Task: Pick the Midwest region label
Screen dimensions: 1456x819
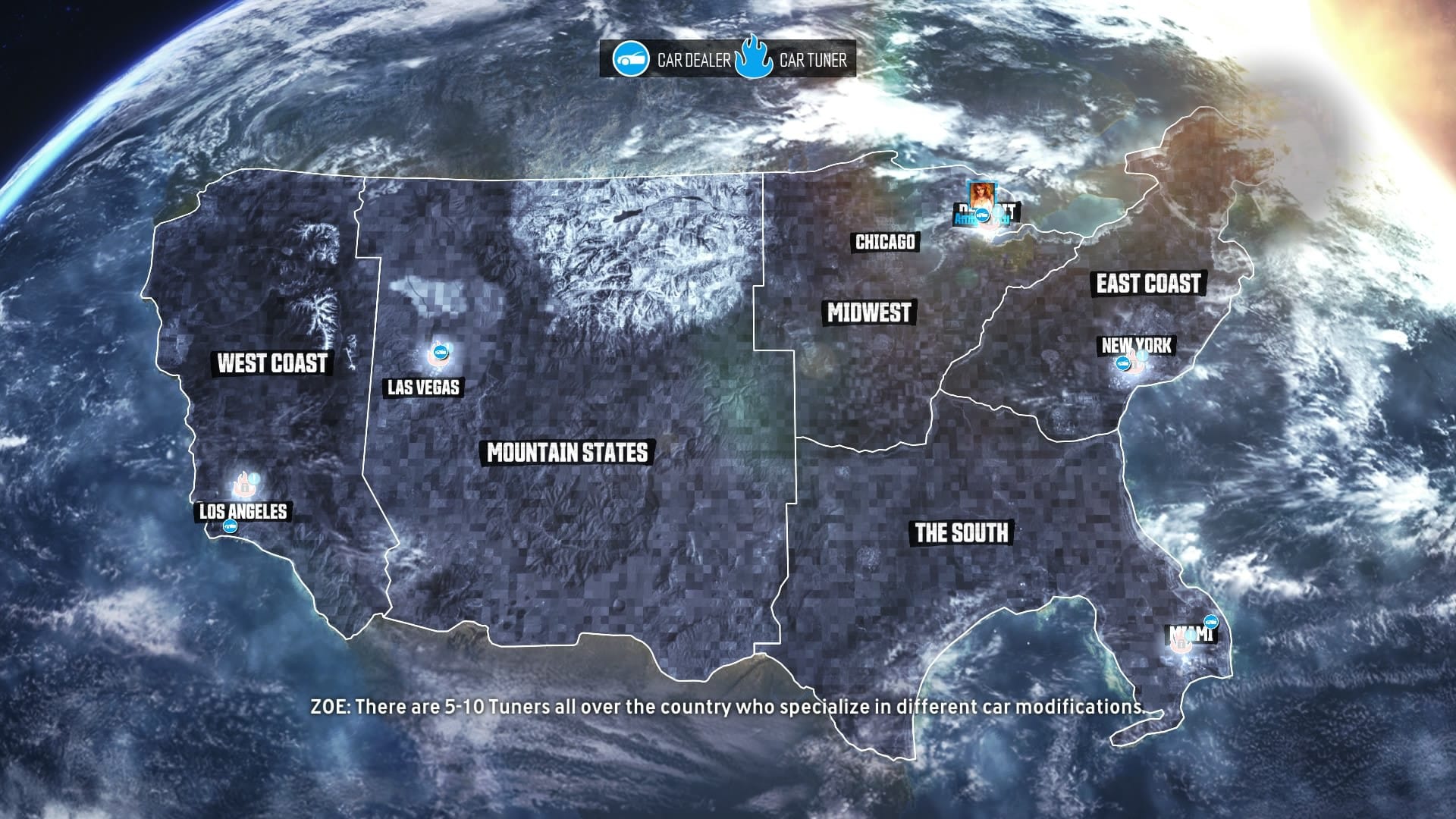Action: pos(869,312)
